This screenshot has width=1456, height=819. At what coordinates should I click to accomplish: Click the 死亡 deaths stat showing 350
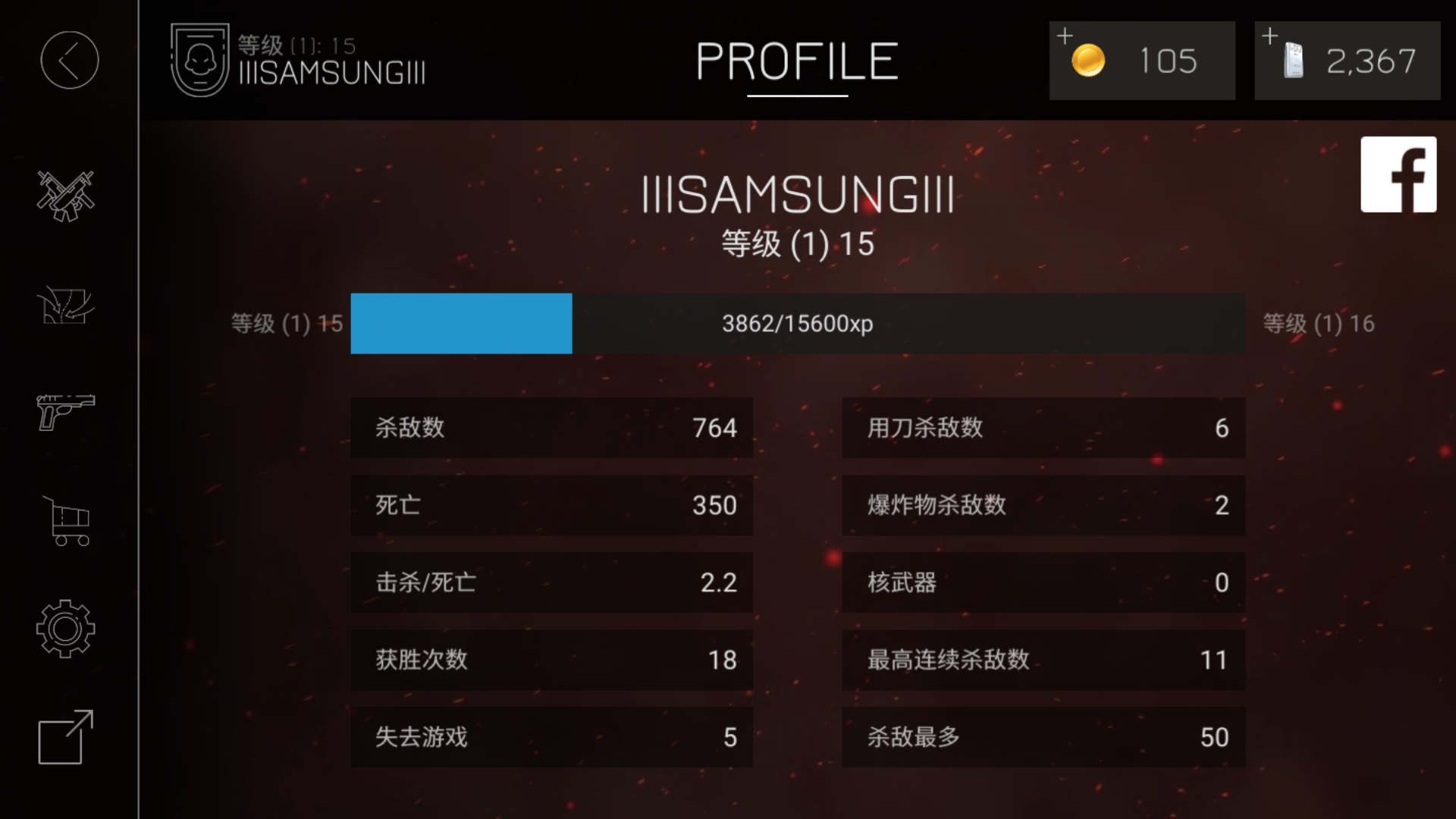(x=551, y=505)
